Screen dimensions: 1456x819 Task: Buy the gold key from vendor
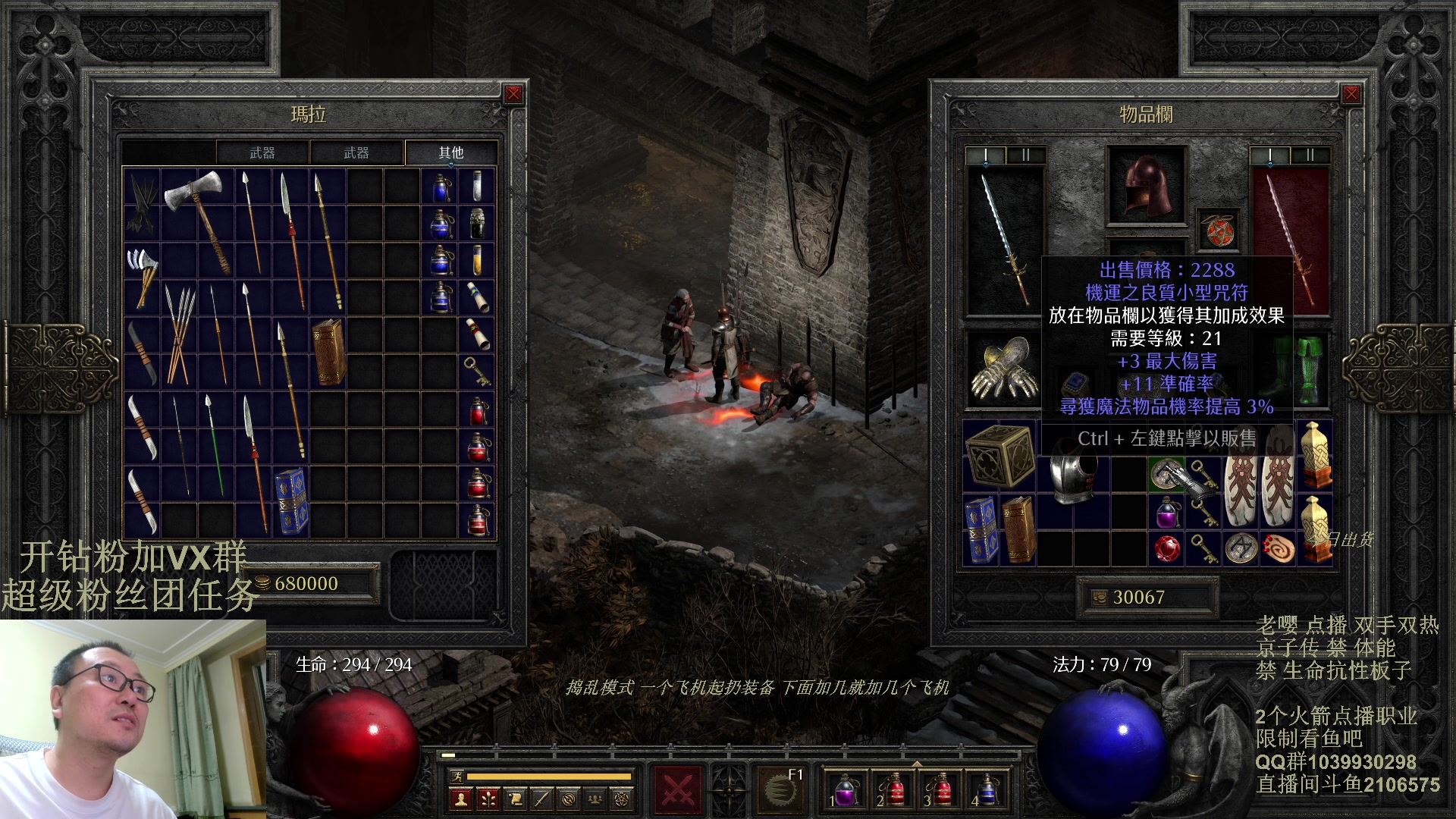(476, 371)
